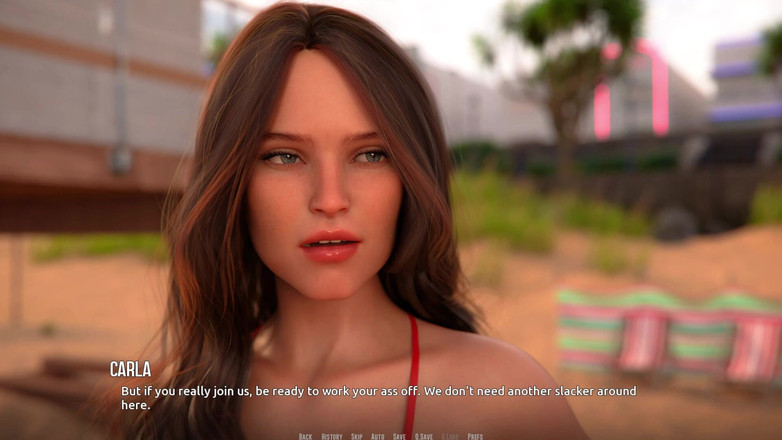Open the Prefs settings screen
Image resolution: width=782 pixels, height=440 pixels.
click(475, 436)
